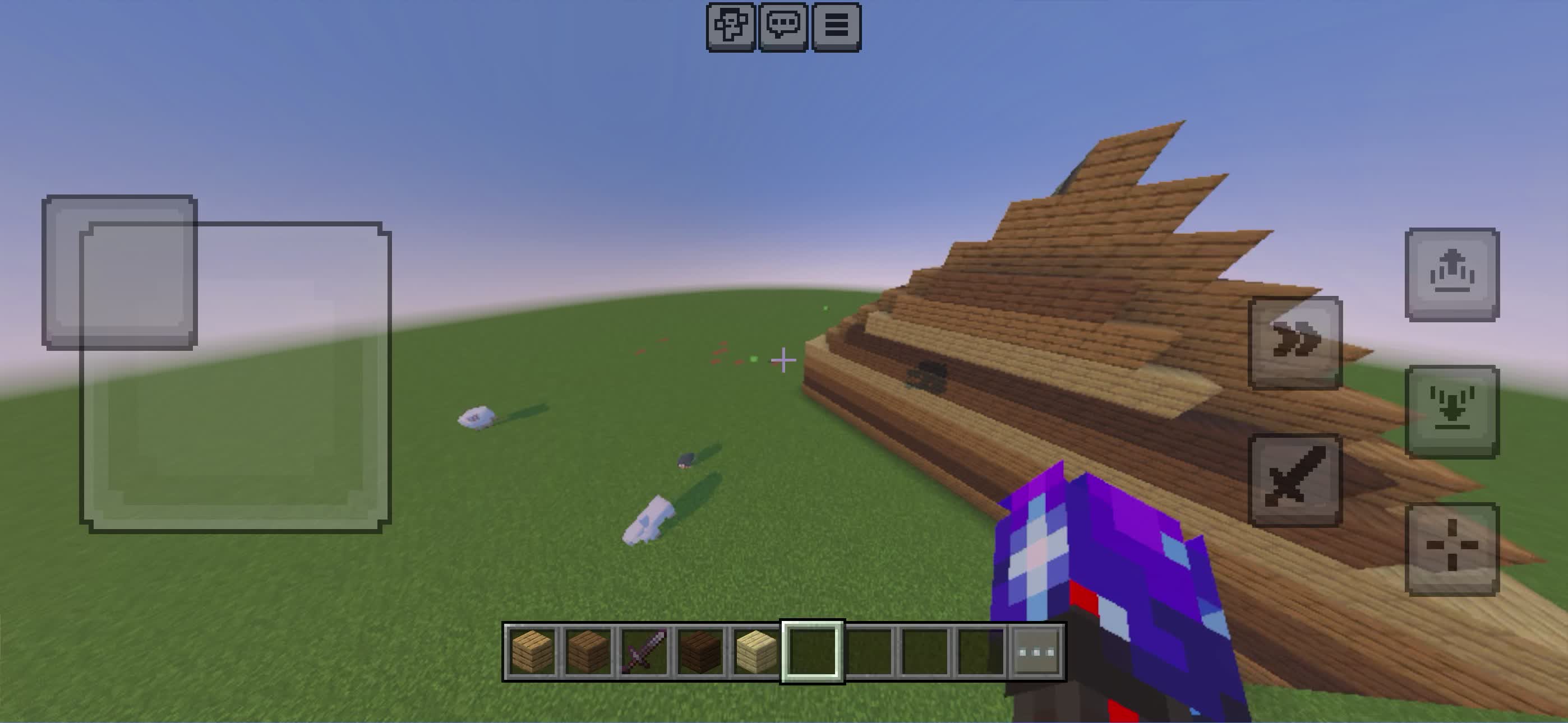Screen dimensions: 1568x723
Task: Tap the sword attack button
Action: (x=1295, y=480)
